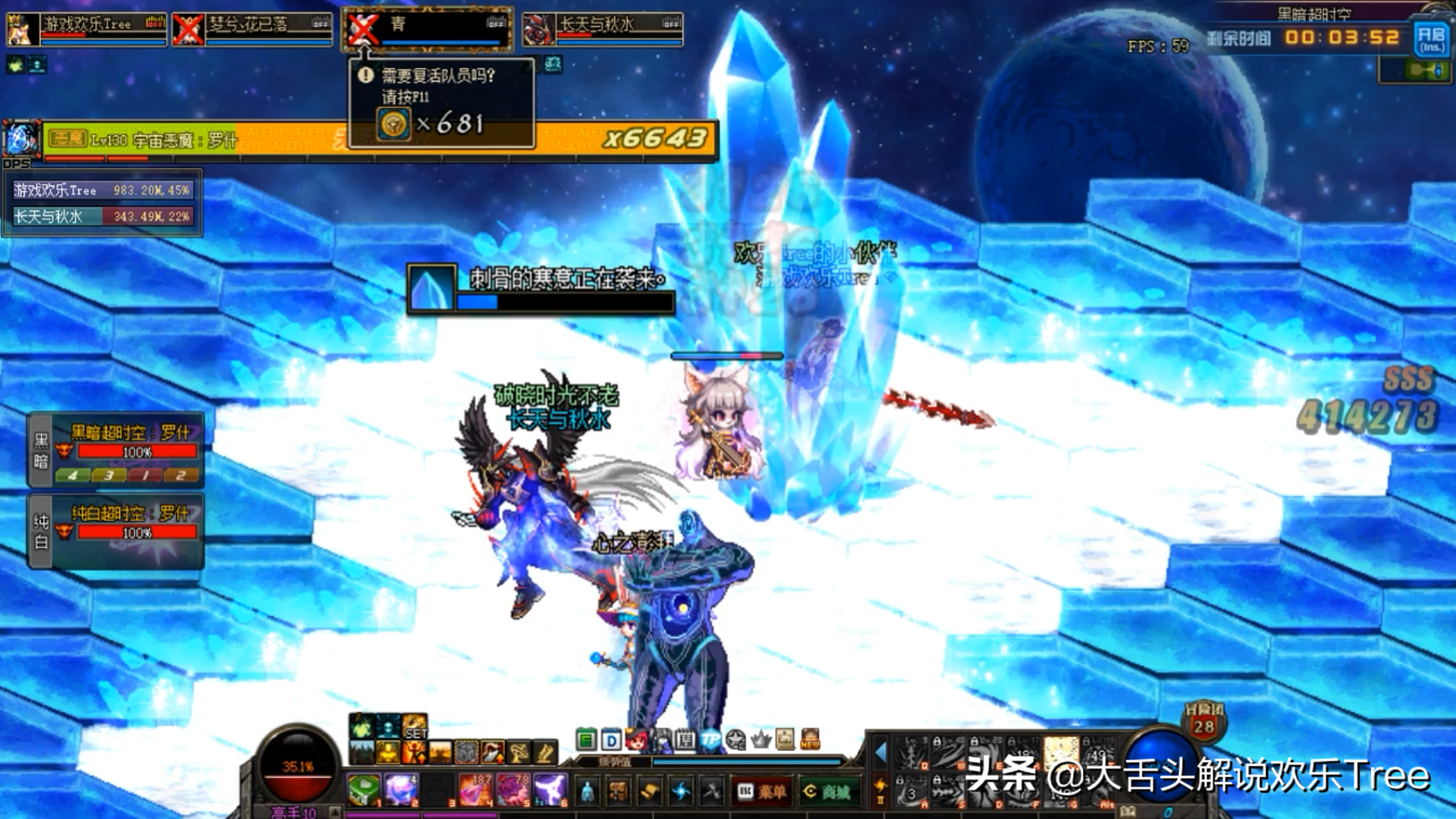Use the purple creature item in slot 5

click(512, 790)
